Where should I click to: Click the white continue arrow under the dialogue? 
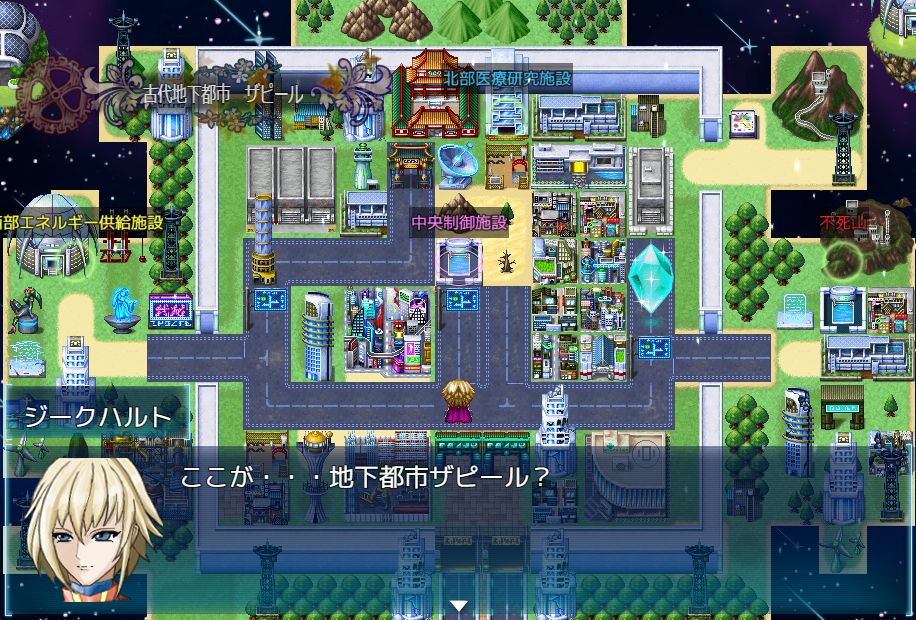tap(458, 606)
